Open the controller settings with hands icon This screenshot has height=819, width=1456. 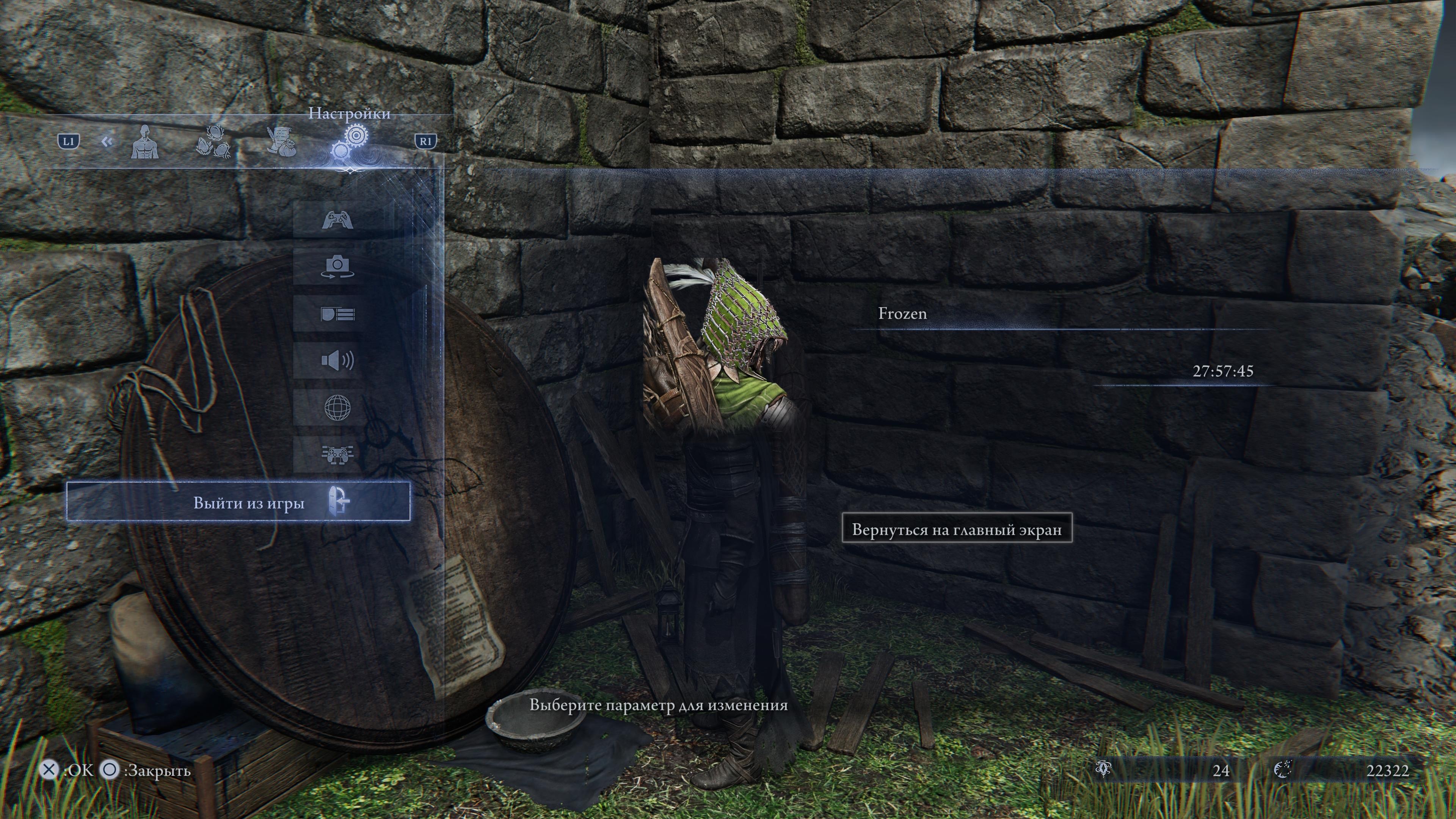pyautogui.click(x=337, y=219)
